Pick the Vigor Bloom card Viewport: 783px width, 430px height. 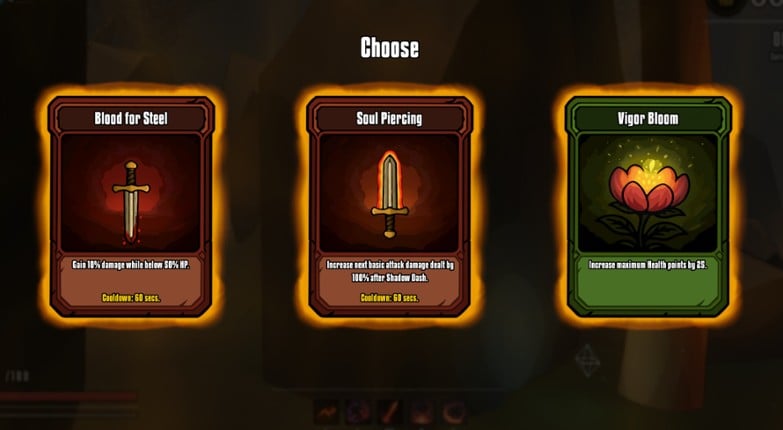pos(647,206)
